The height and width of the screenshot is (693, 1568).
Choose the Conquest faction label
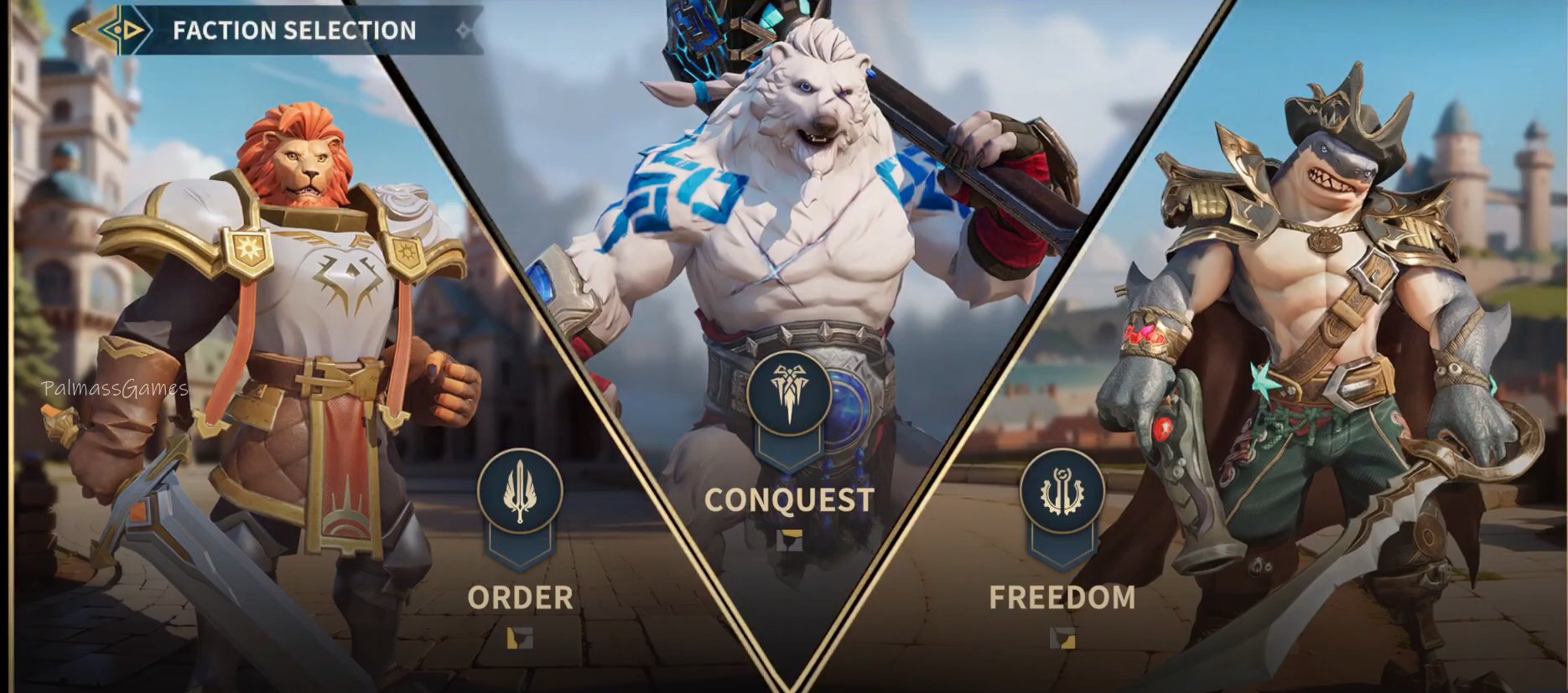[789, 499]
